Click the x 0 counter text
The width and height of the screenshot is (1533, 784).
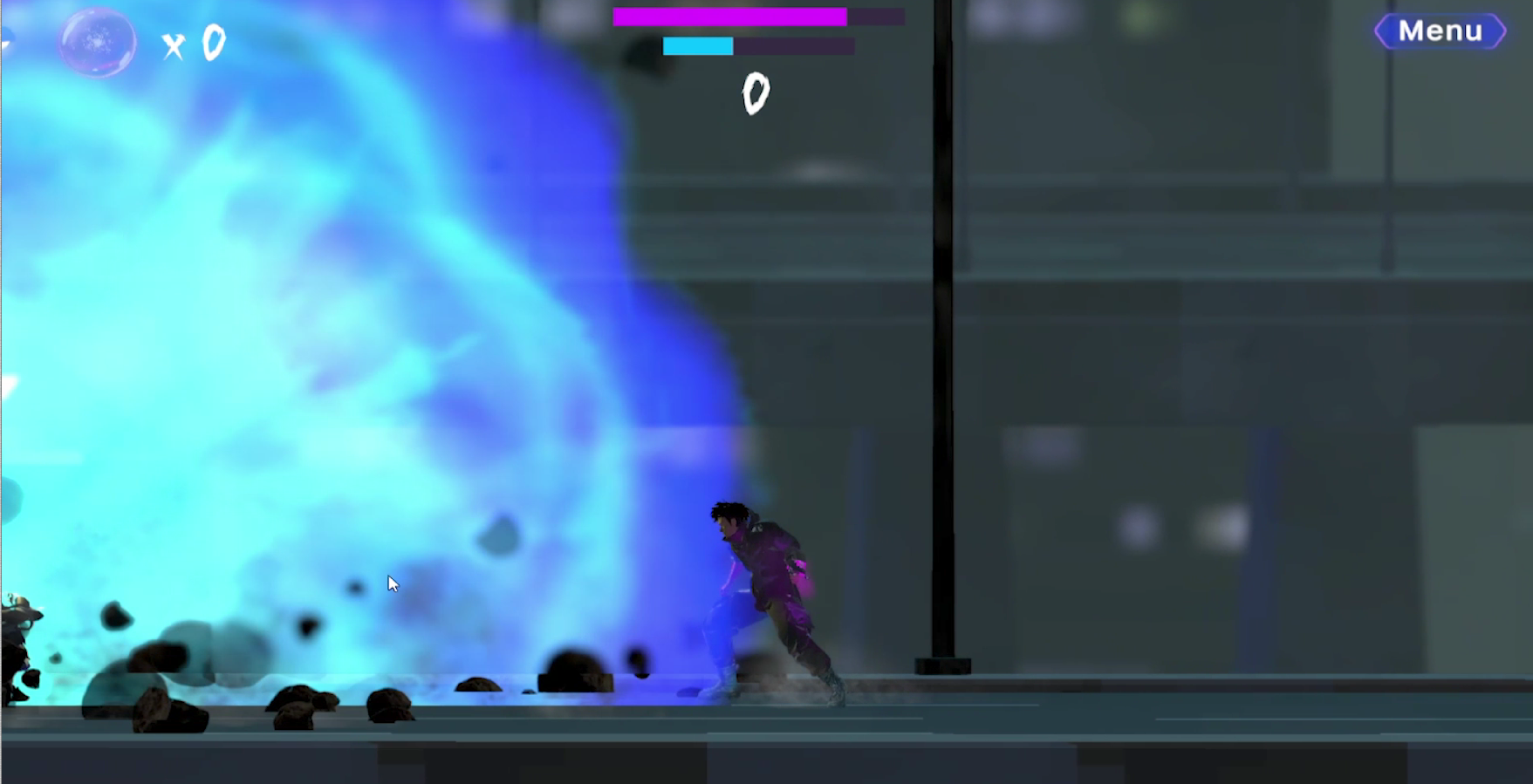pyautogui.click(x=194, y=42)
